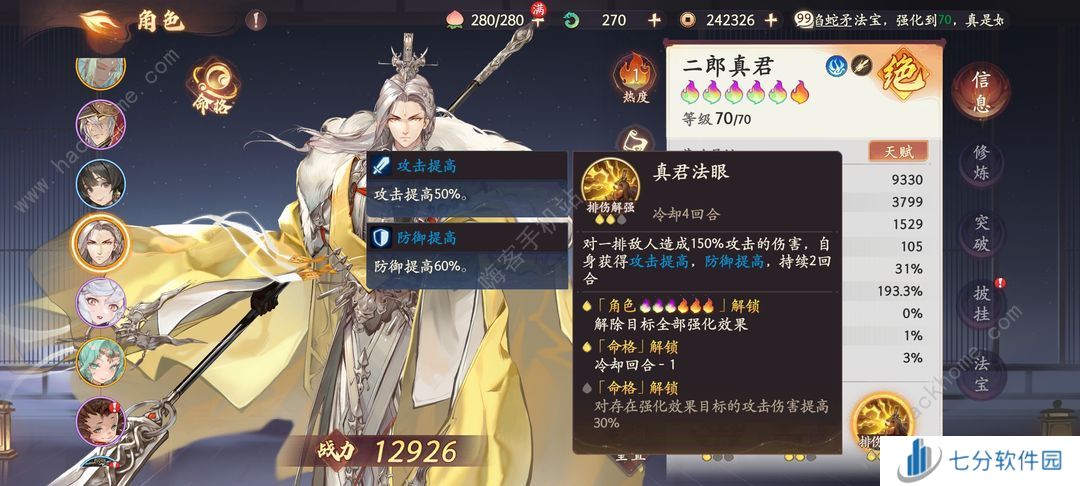Viewport: 1080px width, 486px height.
Task: Add more green jade currency with plus
Action: (654, 19)
